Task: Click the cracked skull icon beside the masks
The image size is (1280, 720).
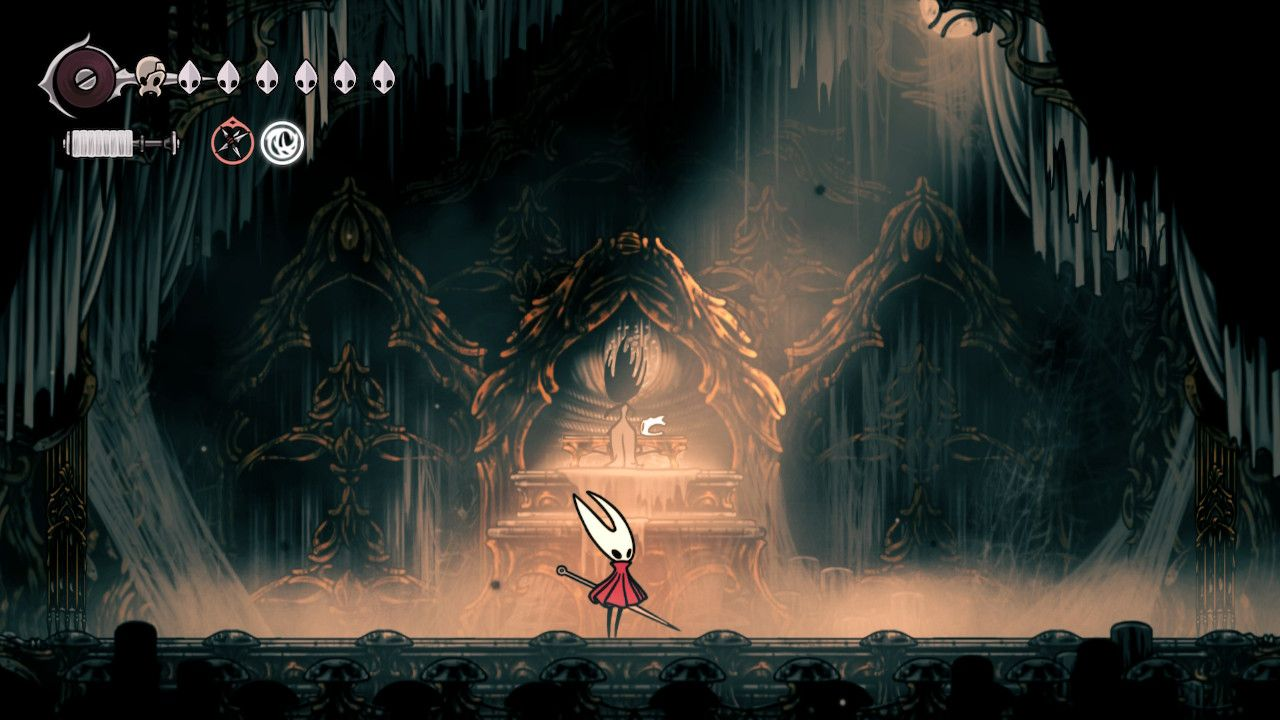Action: pyautogui.click(x=150, y=75)
